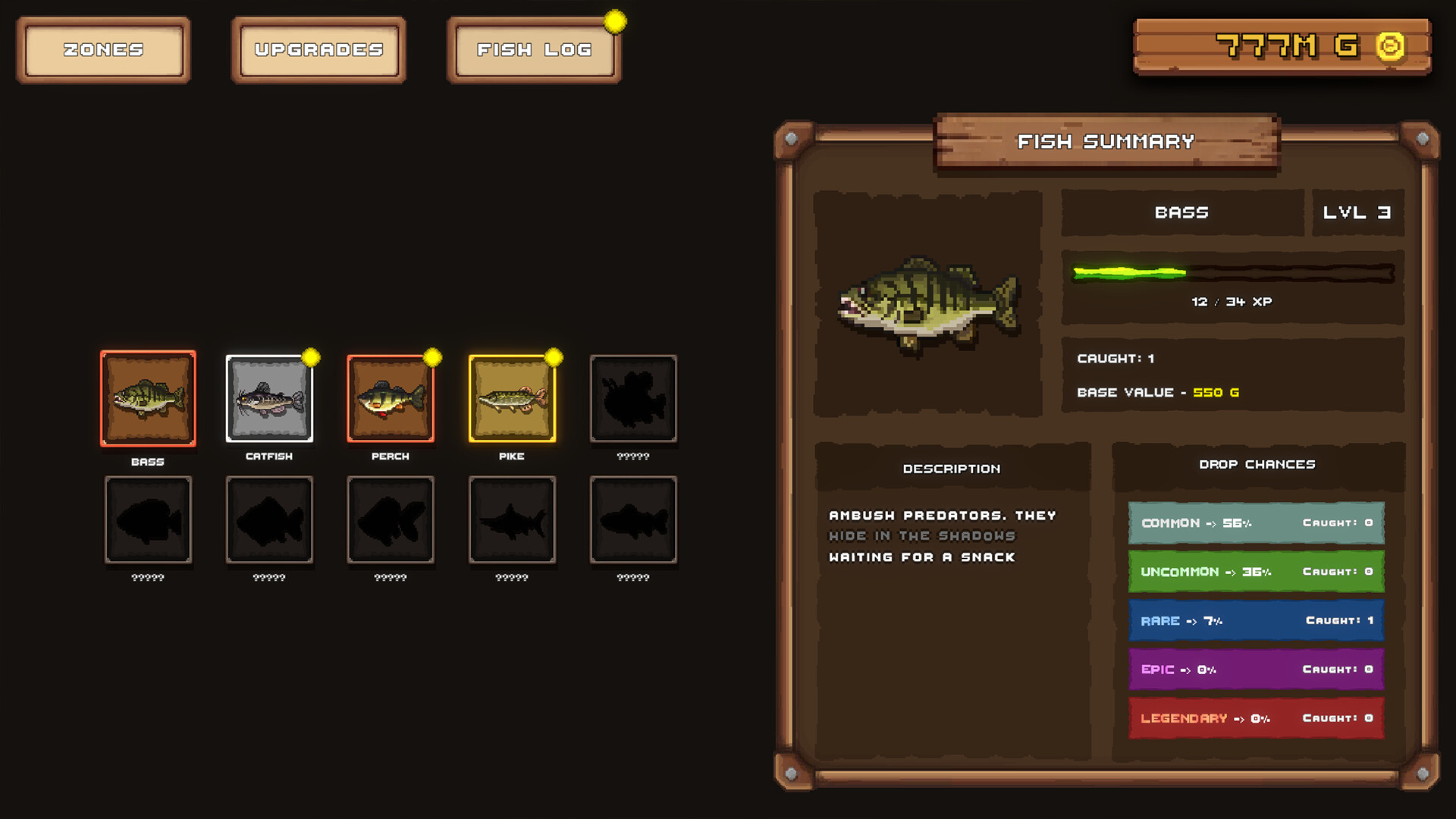Click the first unknown fish silhouette in the bottom row
1456x819 pixels.
149,519
